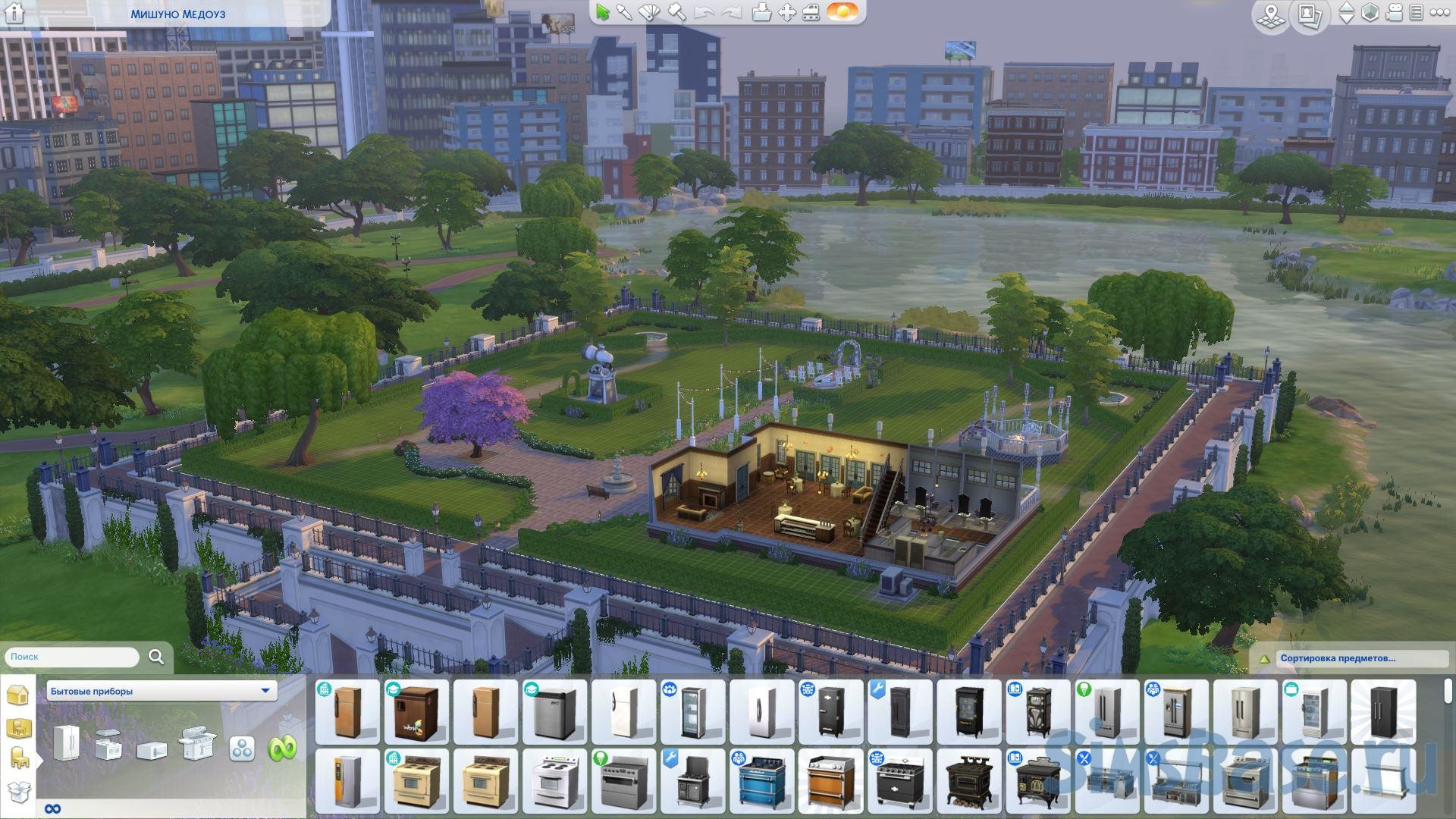The width and height of the screenshot is (1456, 819).
Task: Open the gallery photos button
Action: pos(1310,15)
